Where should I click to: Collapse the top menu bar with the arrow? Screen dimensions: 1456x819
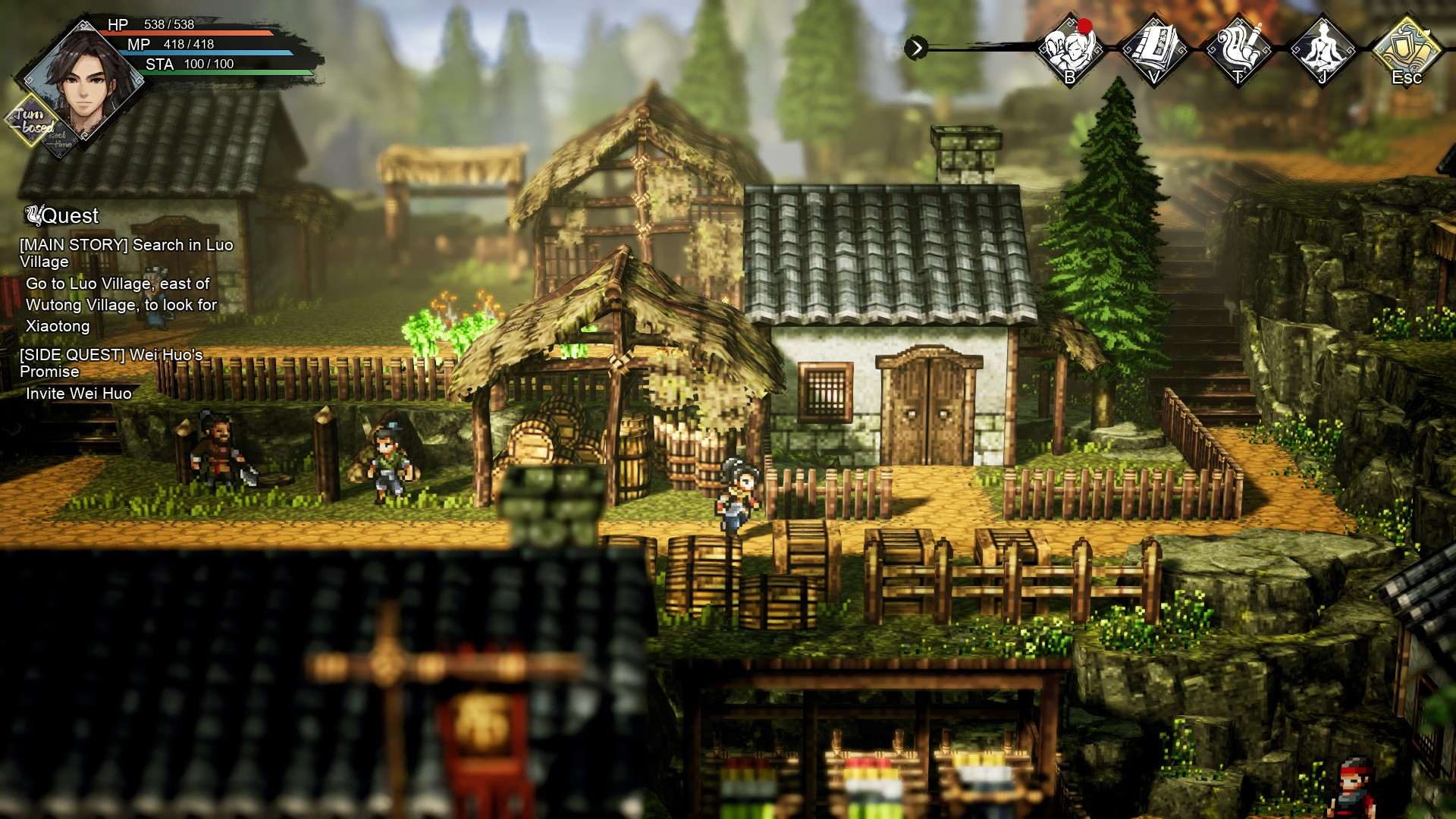coord(916,49)
